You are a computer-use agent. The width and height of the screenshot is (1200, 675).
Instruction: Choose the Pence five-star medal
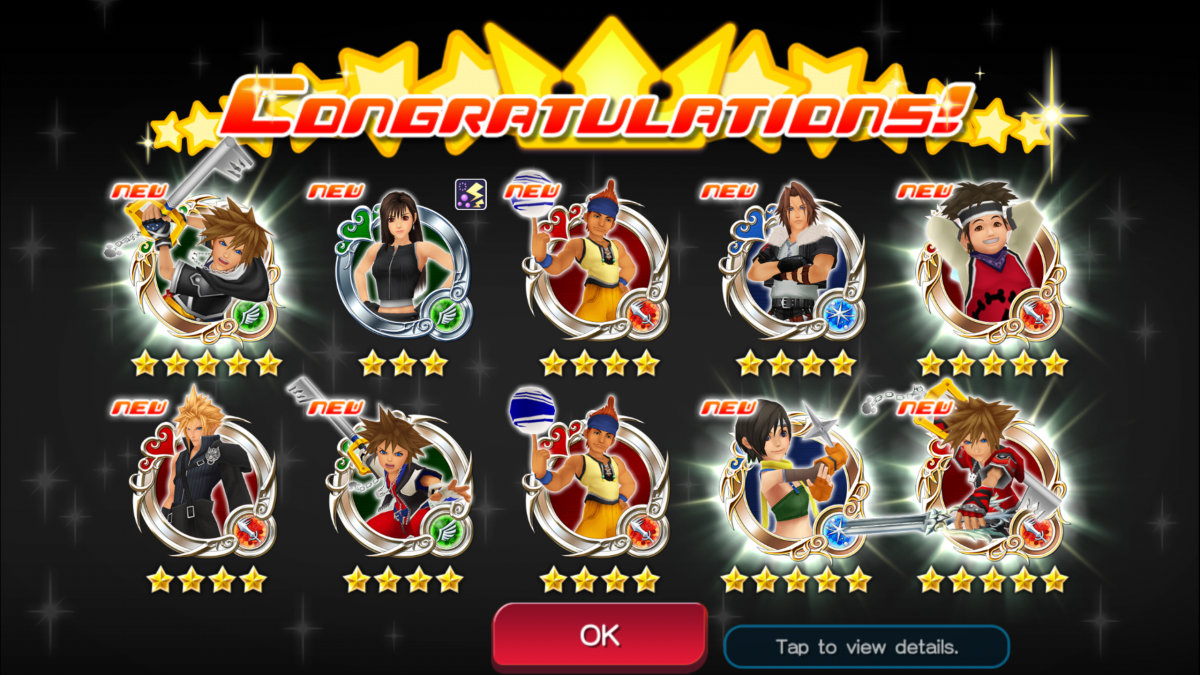990,267
